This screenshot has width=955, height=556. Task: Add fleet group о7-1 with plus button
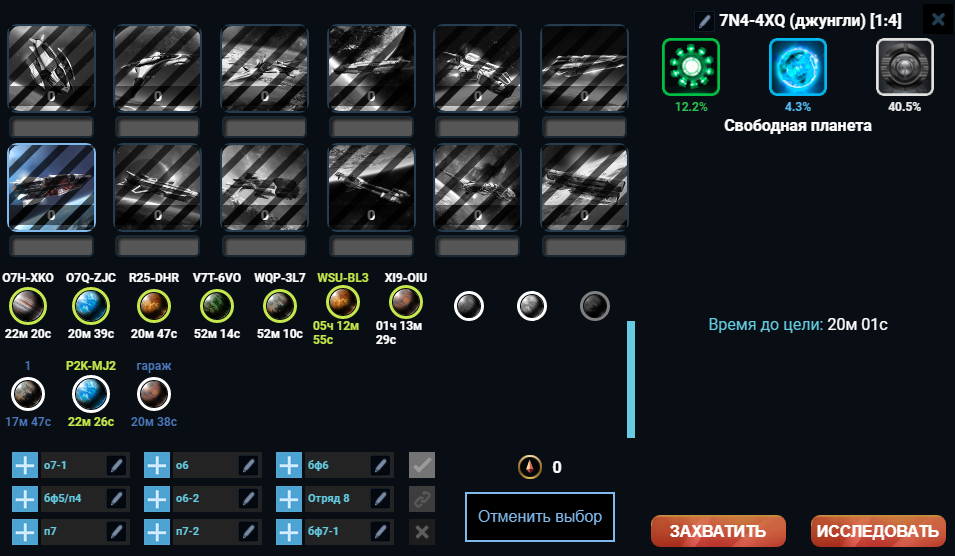(25, 465)
